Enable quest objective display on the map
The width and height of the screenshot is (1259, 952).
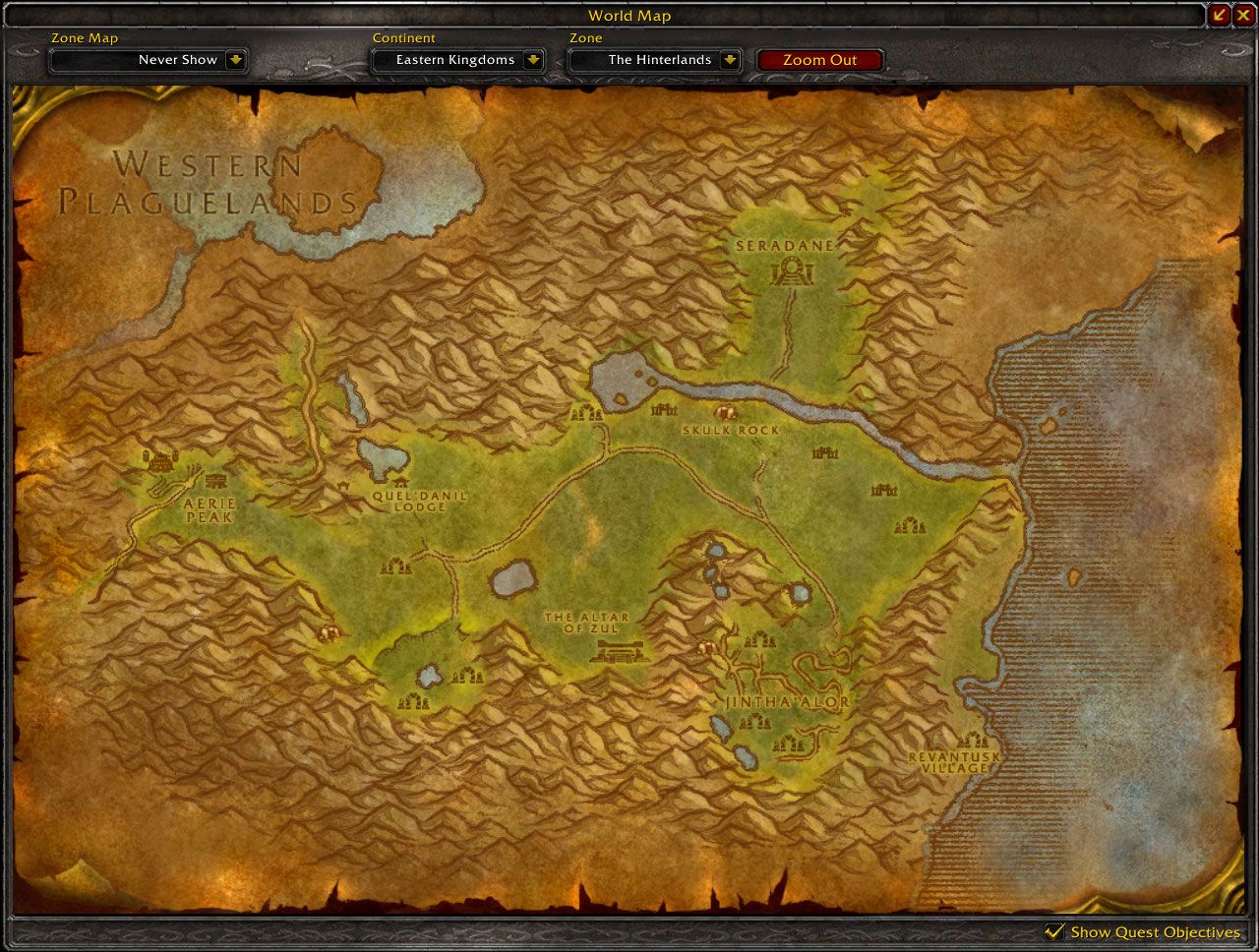(x=1055, y=931)
